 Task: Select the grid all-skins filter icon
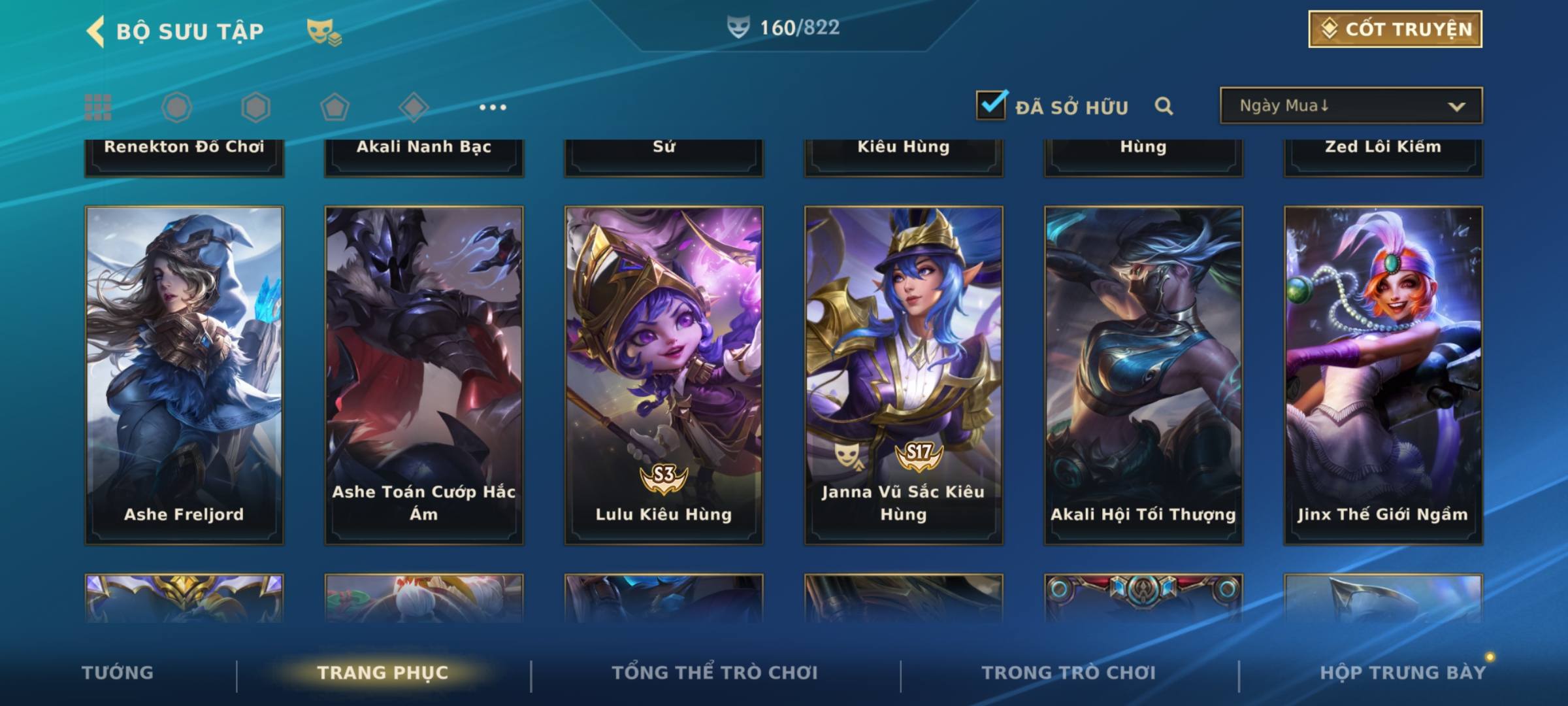(x=98, y=107)
